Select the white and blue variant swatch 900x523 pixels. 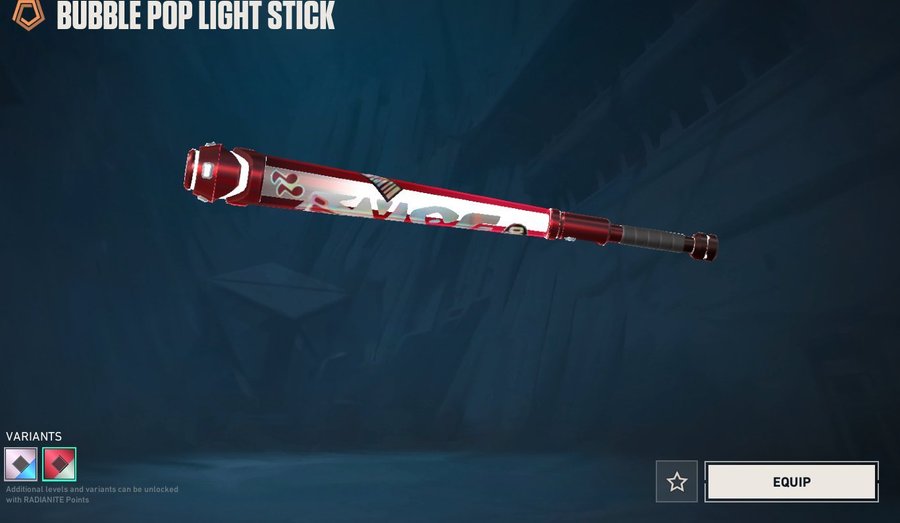tap(22, 464)
